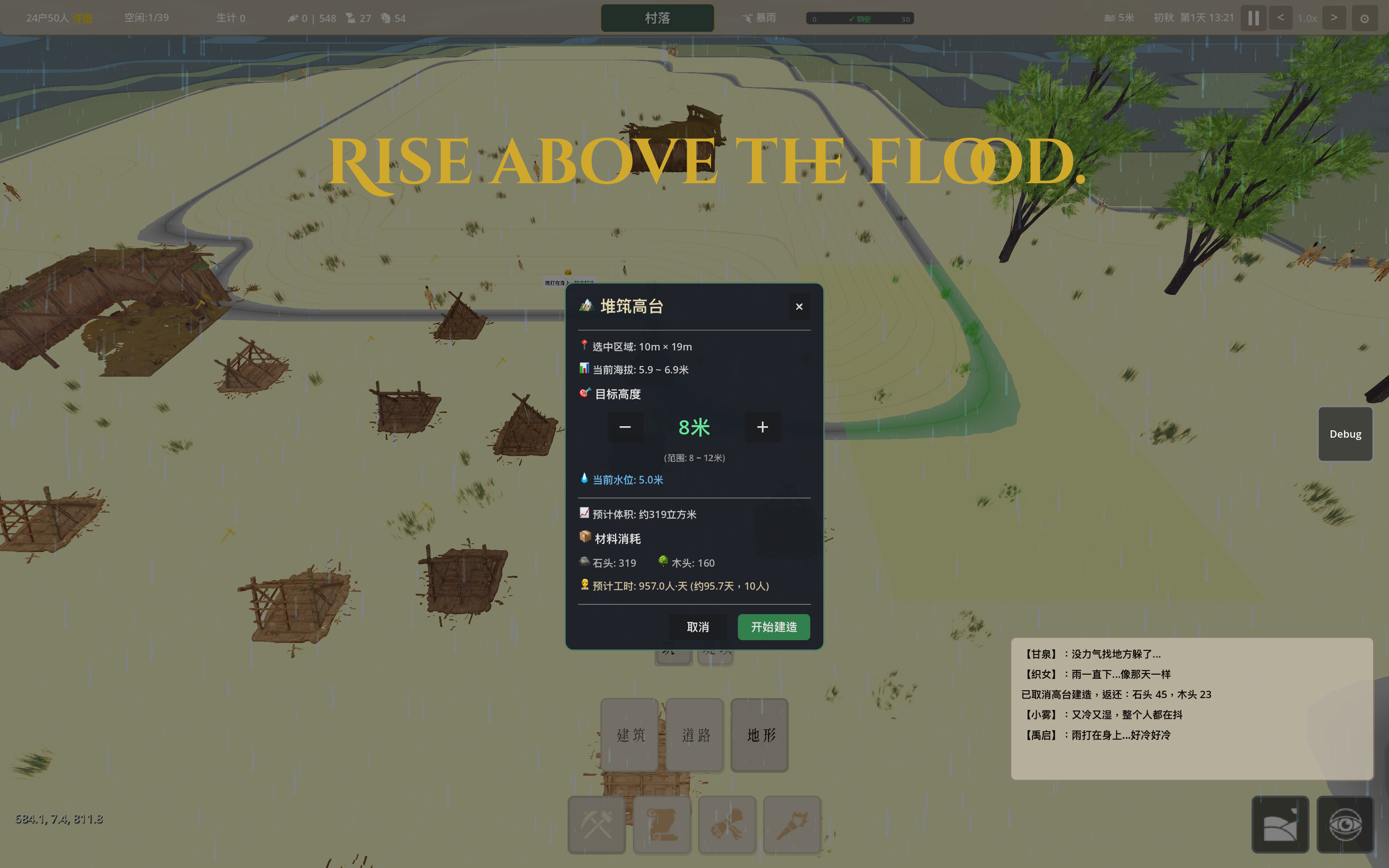1389x868 pixels.
Task: Decrease target height with the minus stepper
Action: 625,427
